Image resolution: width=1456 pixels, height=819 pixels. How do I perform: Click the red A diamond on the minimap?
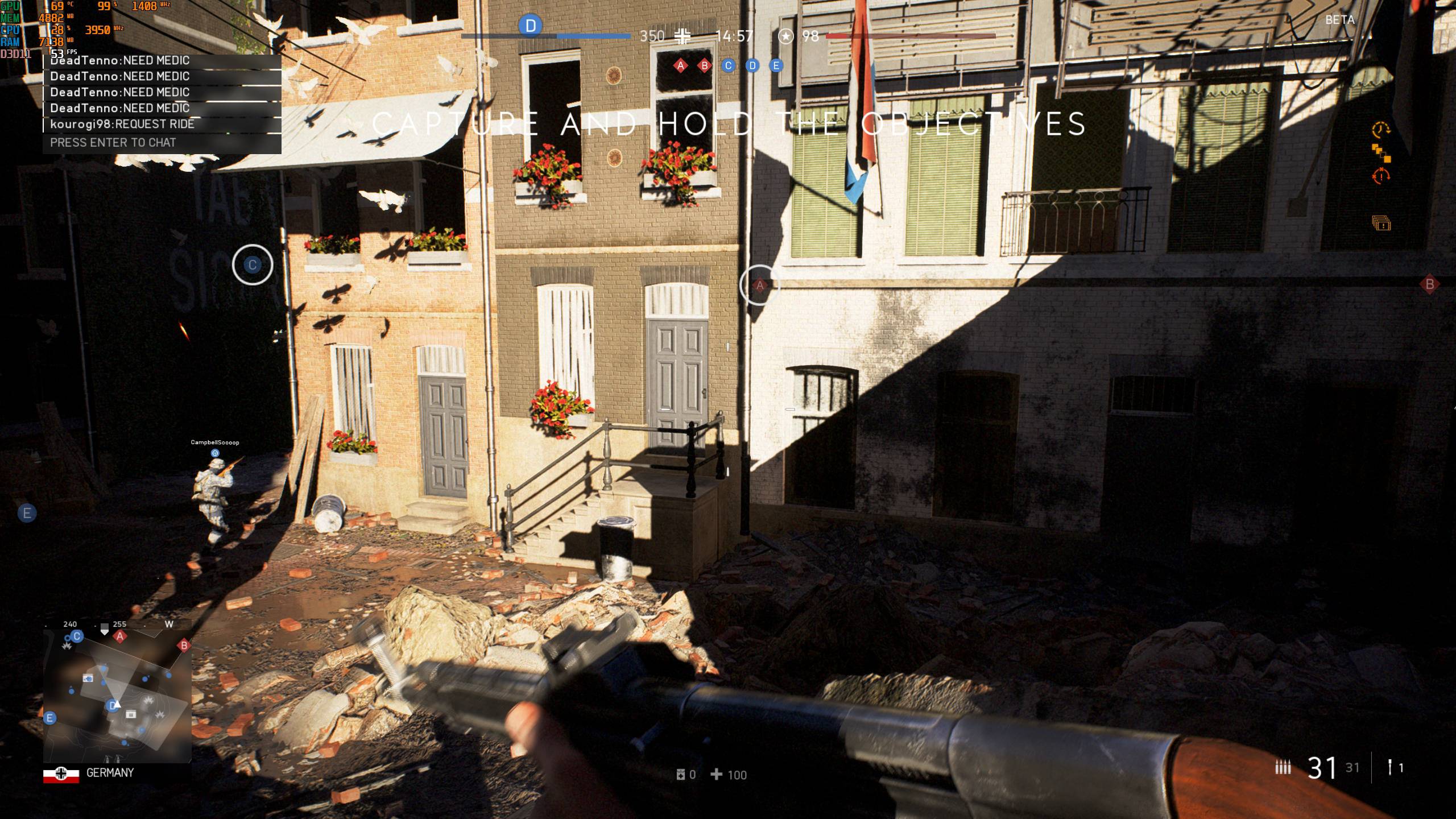119,637
